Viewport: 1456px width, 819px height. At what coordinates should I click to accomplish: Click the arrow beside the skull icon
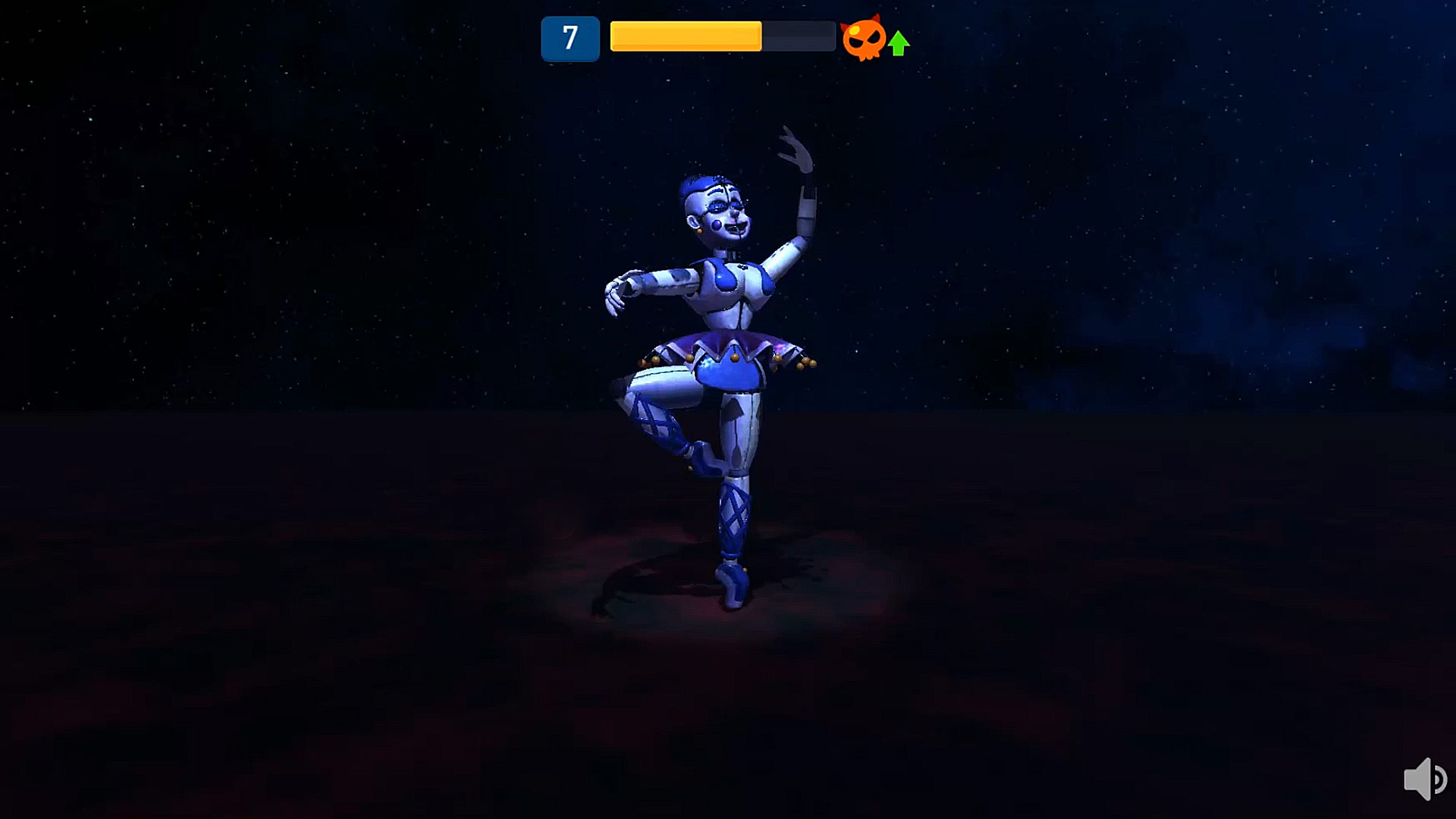pyautogui.click(x=898, y=42)
